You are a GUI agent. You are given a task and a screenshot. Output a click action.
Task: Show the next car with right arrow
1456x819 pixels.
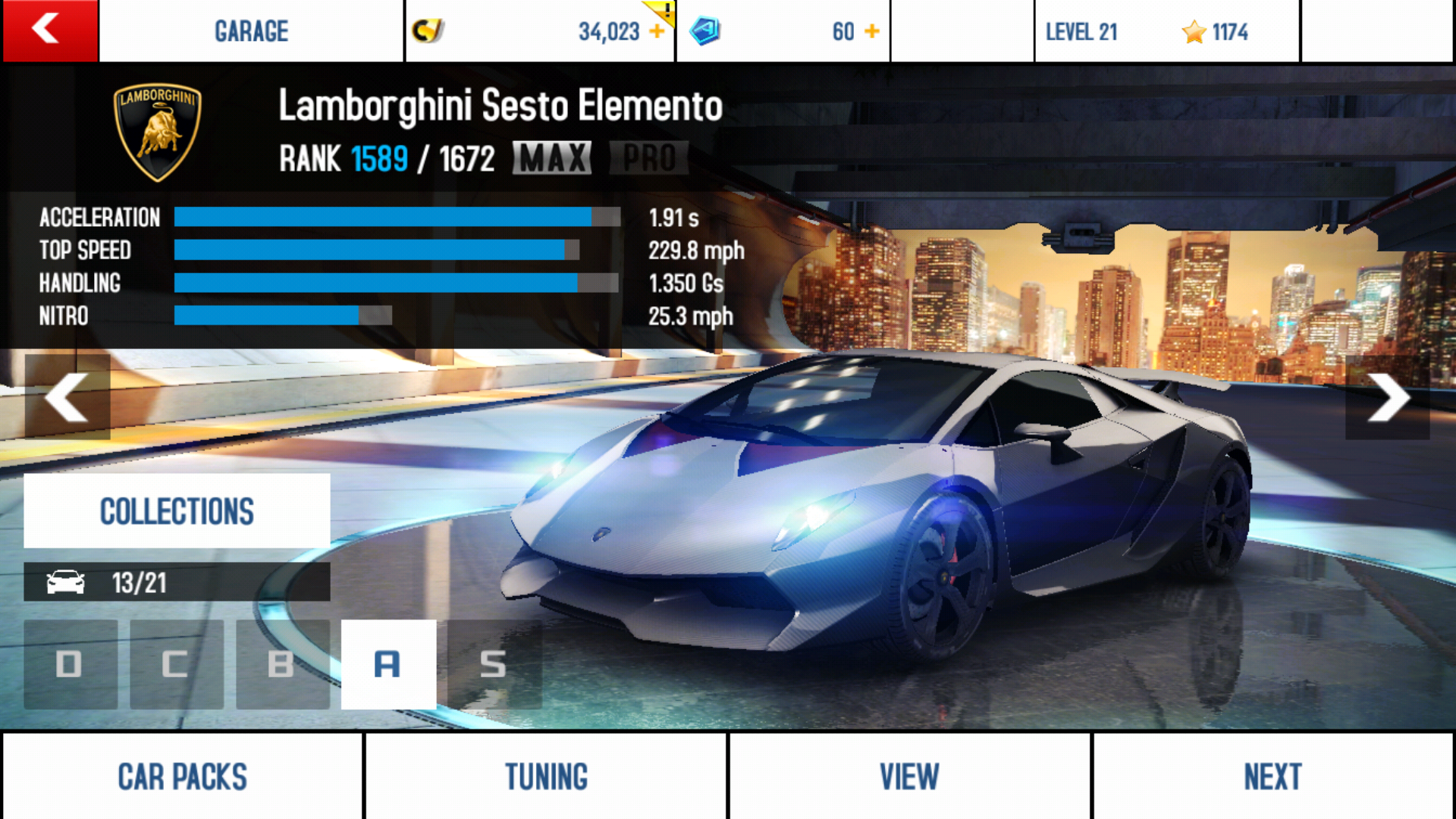[x=1388, y=397]
